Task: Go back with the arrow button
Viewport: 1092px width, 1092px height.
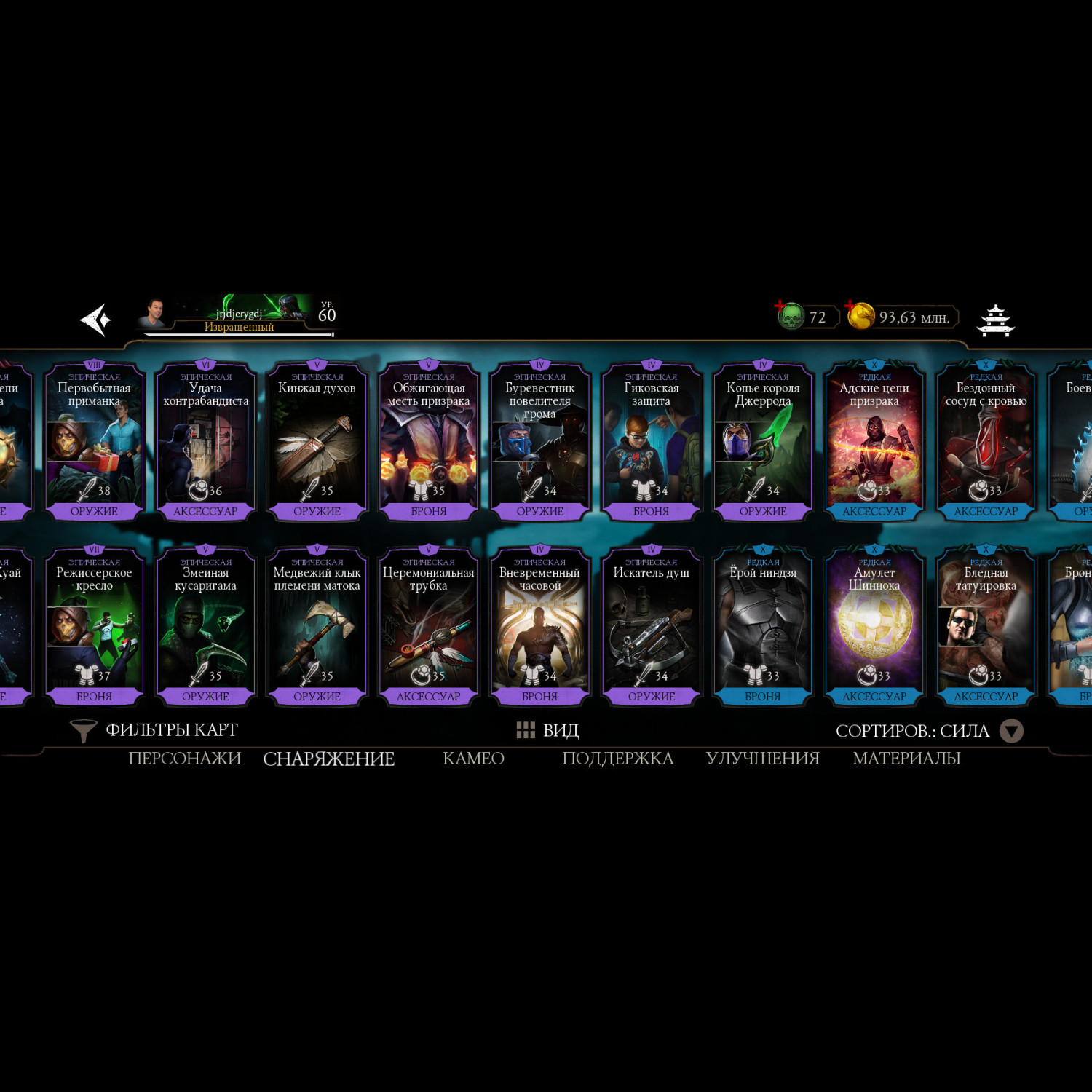Action: (95, 319)
